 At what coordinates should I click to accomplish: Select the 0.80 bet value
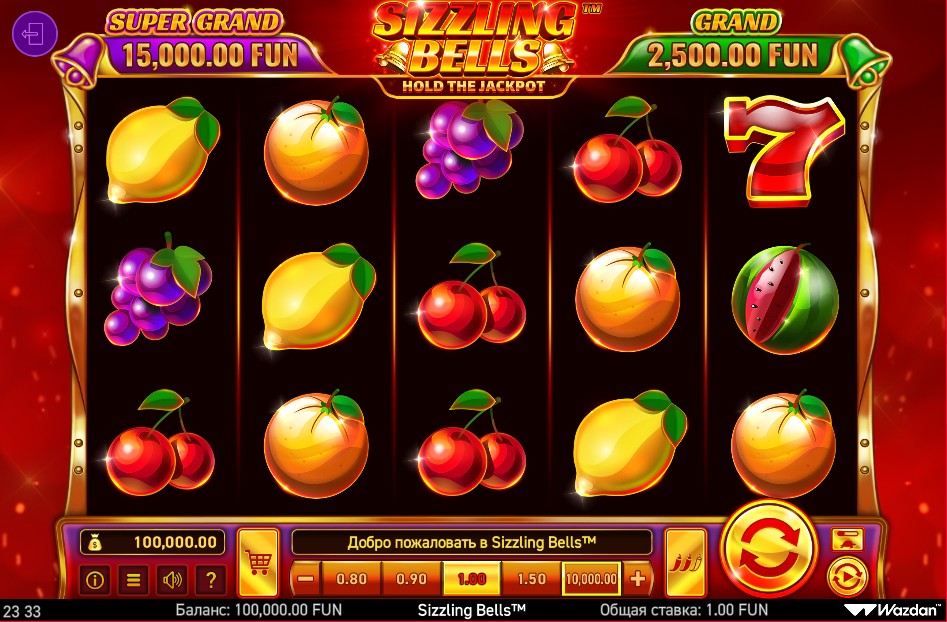[x=352, y=578]
